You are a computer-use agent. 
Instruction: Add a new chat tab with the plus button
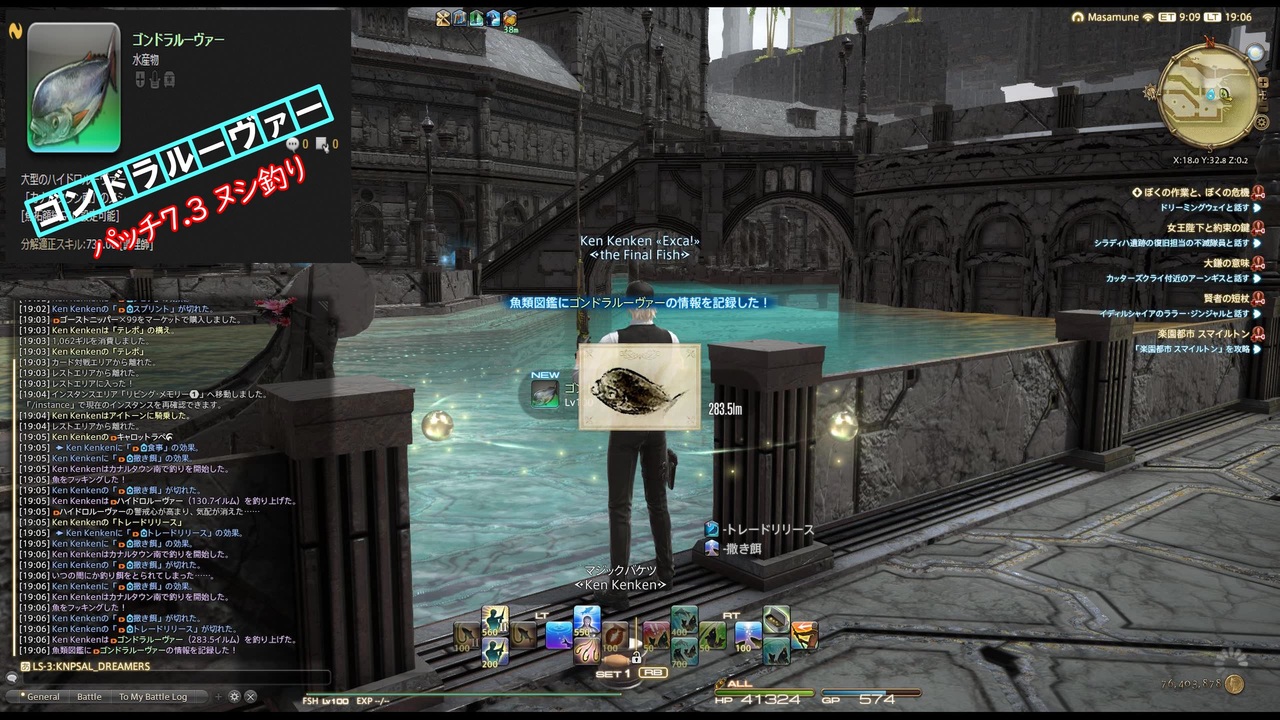[x=218, y=697]
